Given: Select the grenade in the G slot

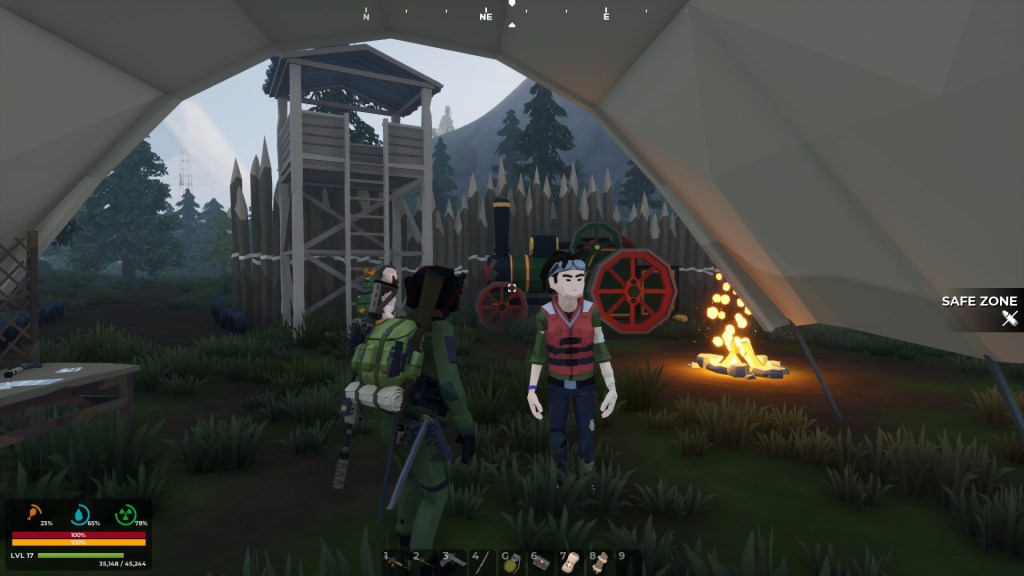Looking at the screenshot, I should (512, 561).
